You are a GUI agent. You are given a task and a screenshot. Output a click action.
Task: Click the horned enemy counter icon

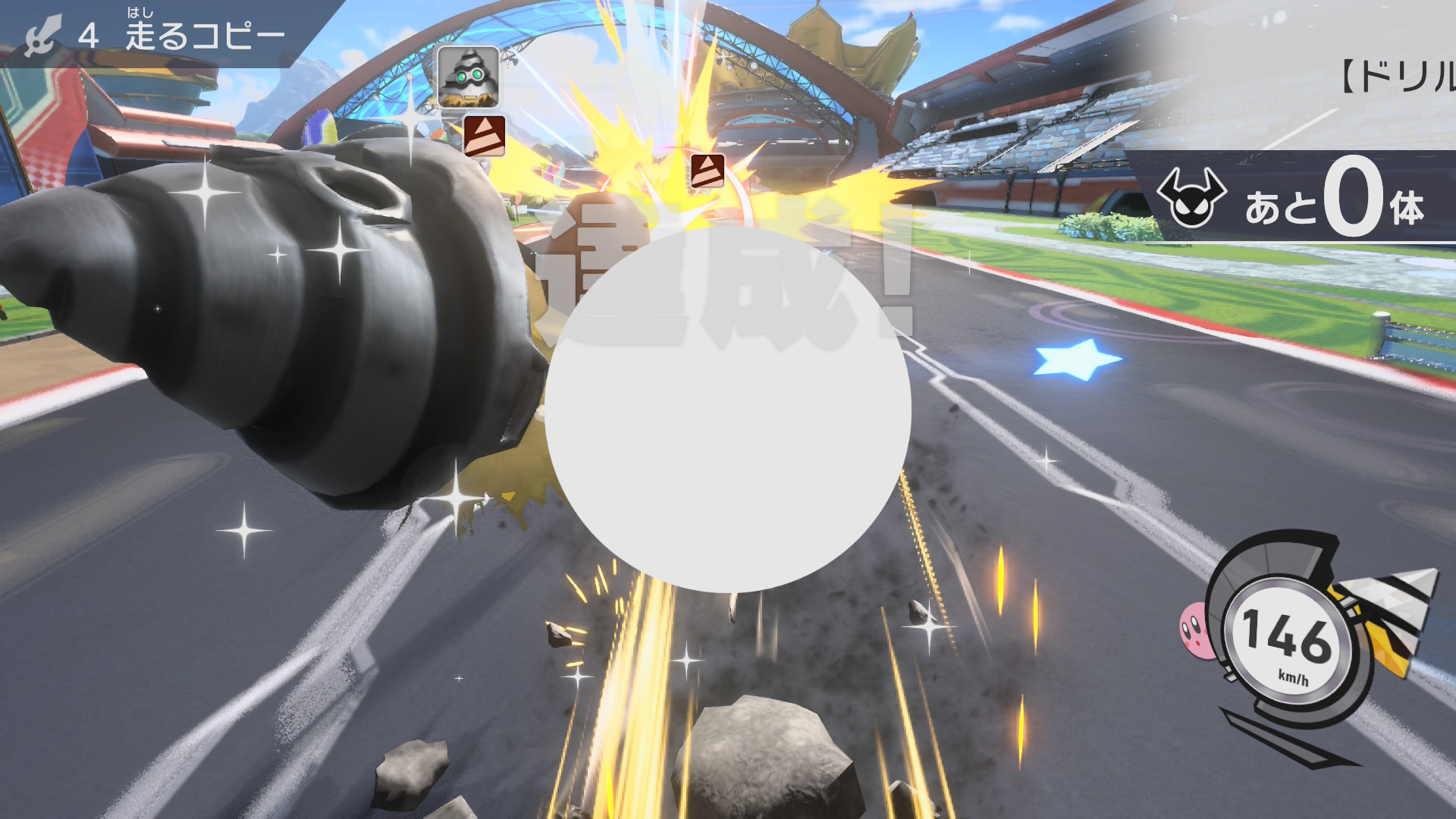1191,198
